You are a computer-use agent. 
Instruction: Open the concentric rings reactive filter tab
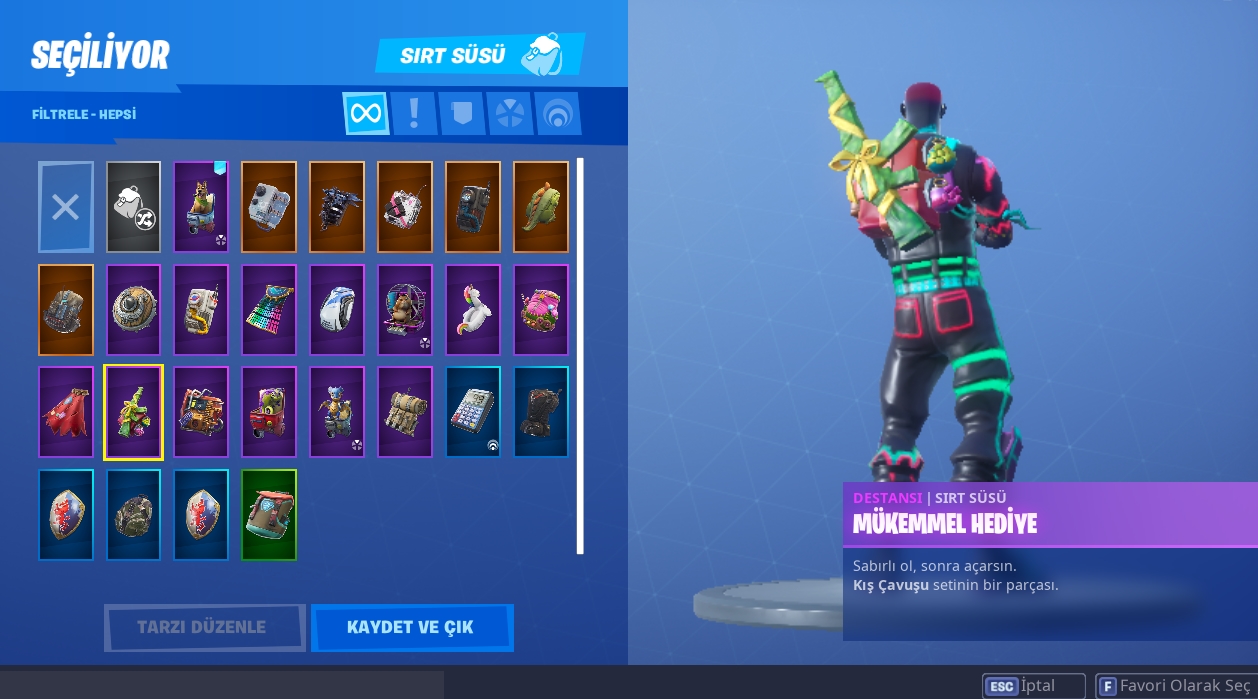pos(557,114)
